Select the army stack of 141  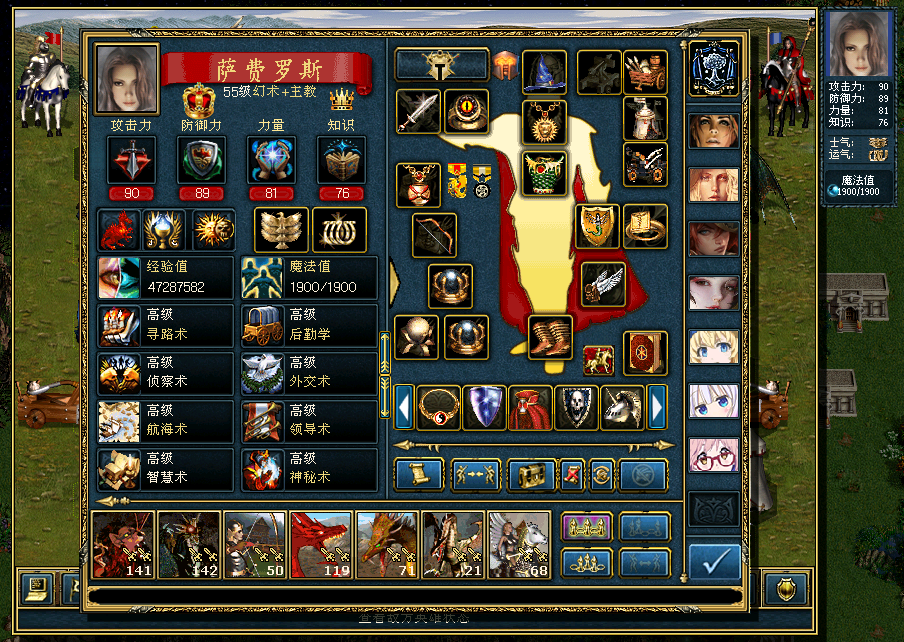click(123, 545)
